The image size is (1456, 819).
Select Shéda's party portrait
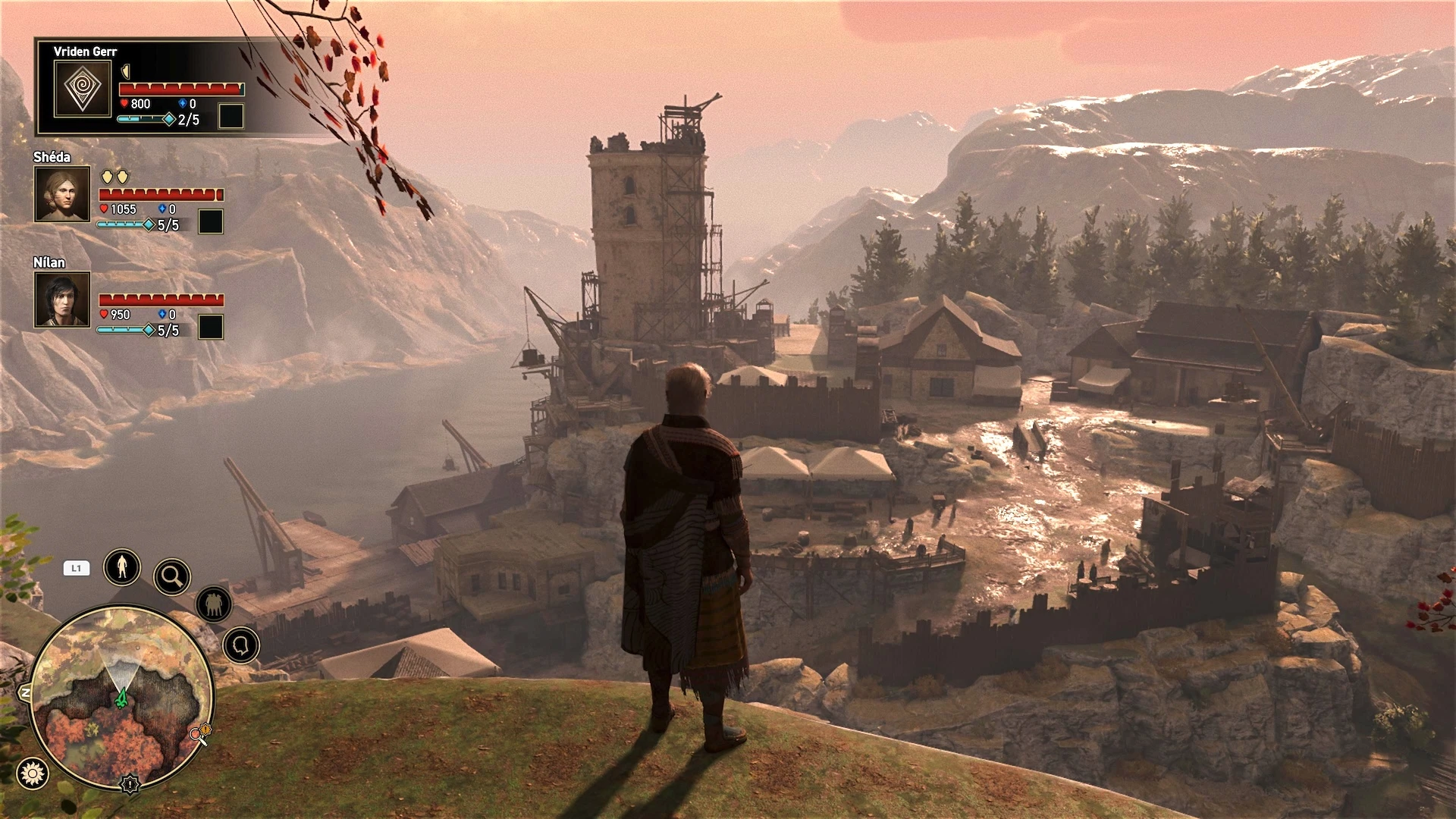point(62,194)
